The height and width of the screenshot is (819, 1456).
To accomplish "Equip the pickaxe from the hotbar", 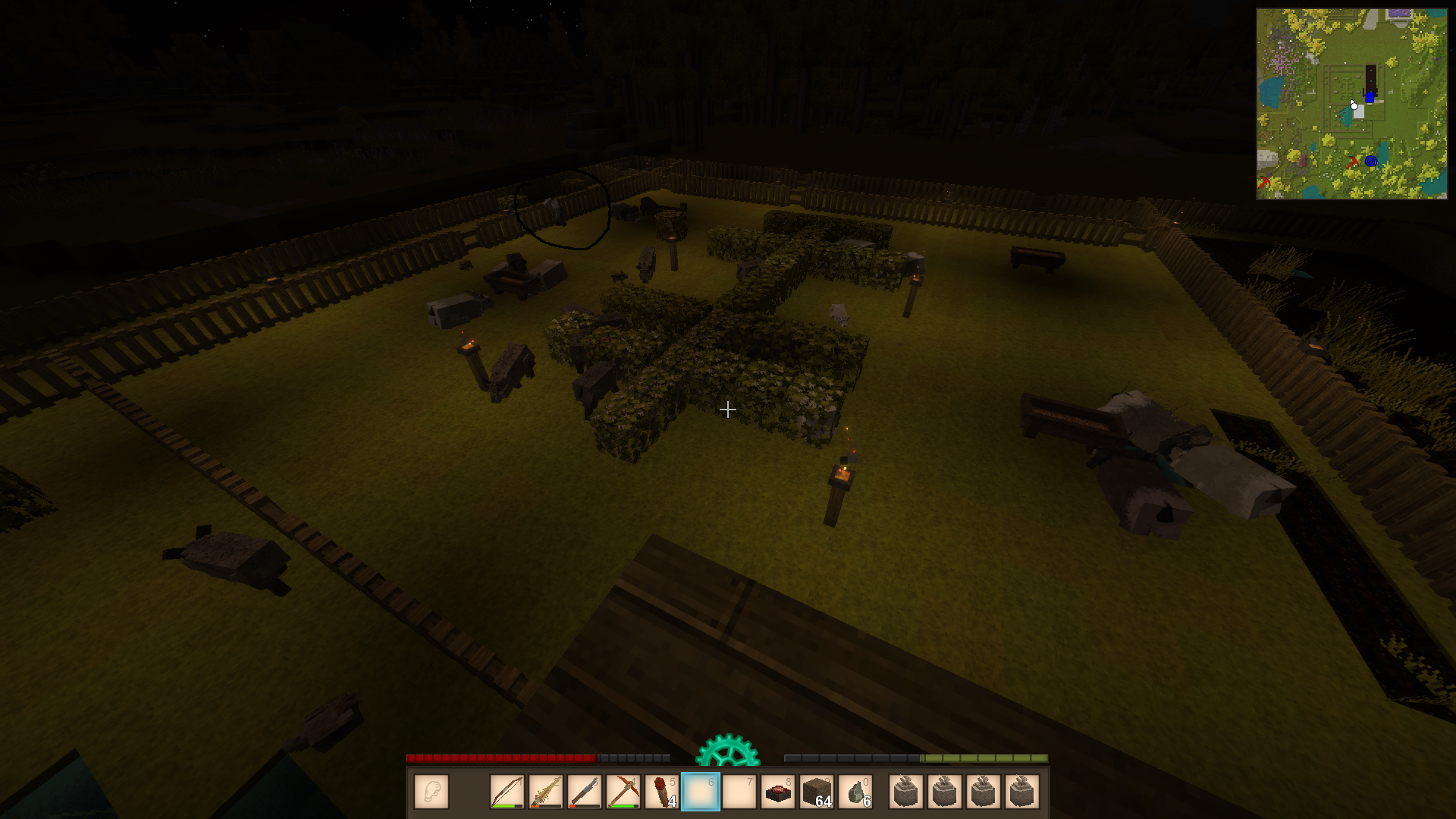I will [623, 792].
